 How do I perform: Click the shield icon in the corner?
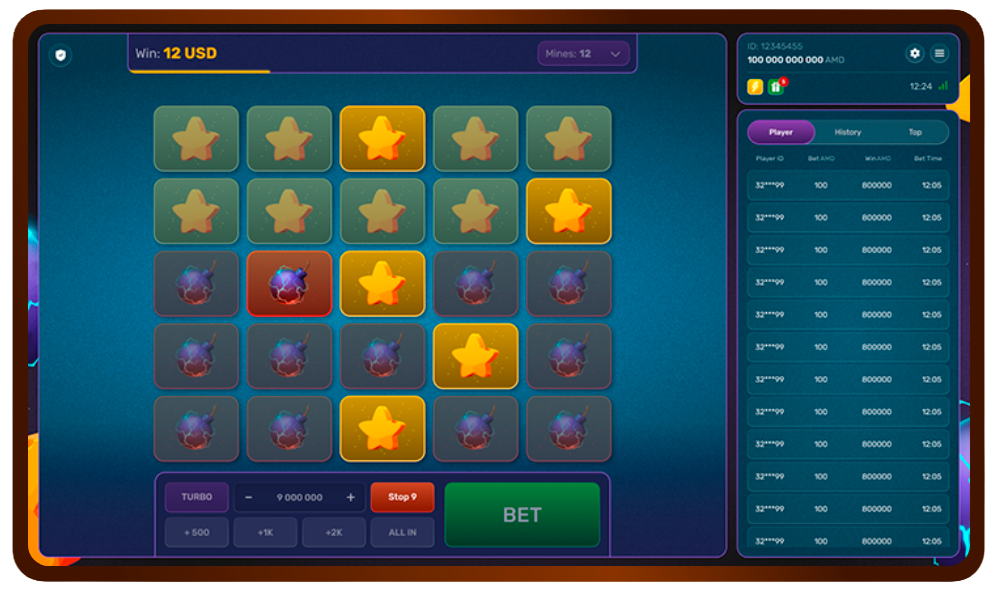(x=60, y=56)
